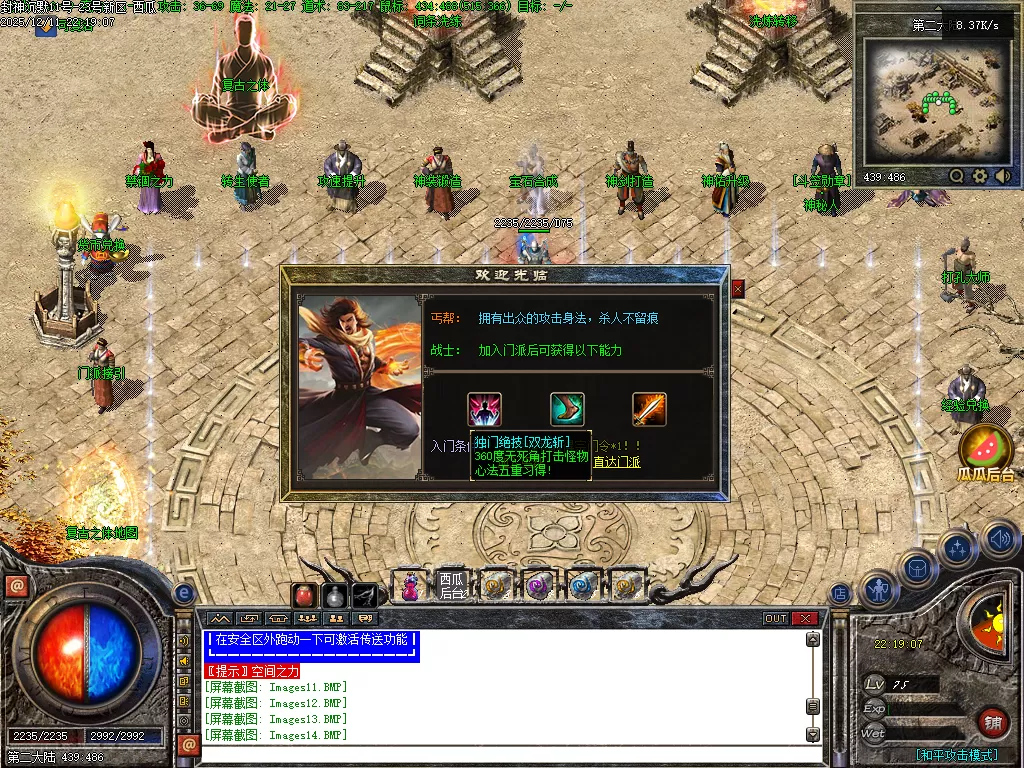Open settings via the minimap gear icon

[x=980, y=176]
